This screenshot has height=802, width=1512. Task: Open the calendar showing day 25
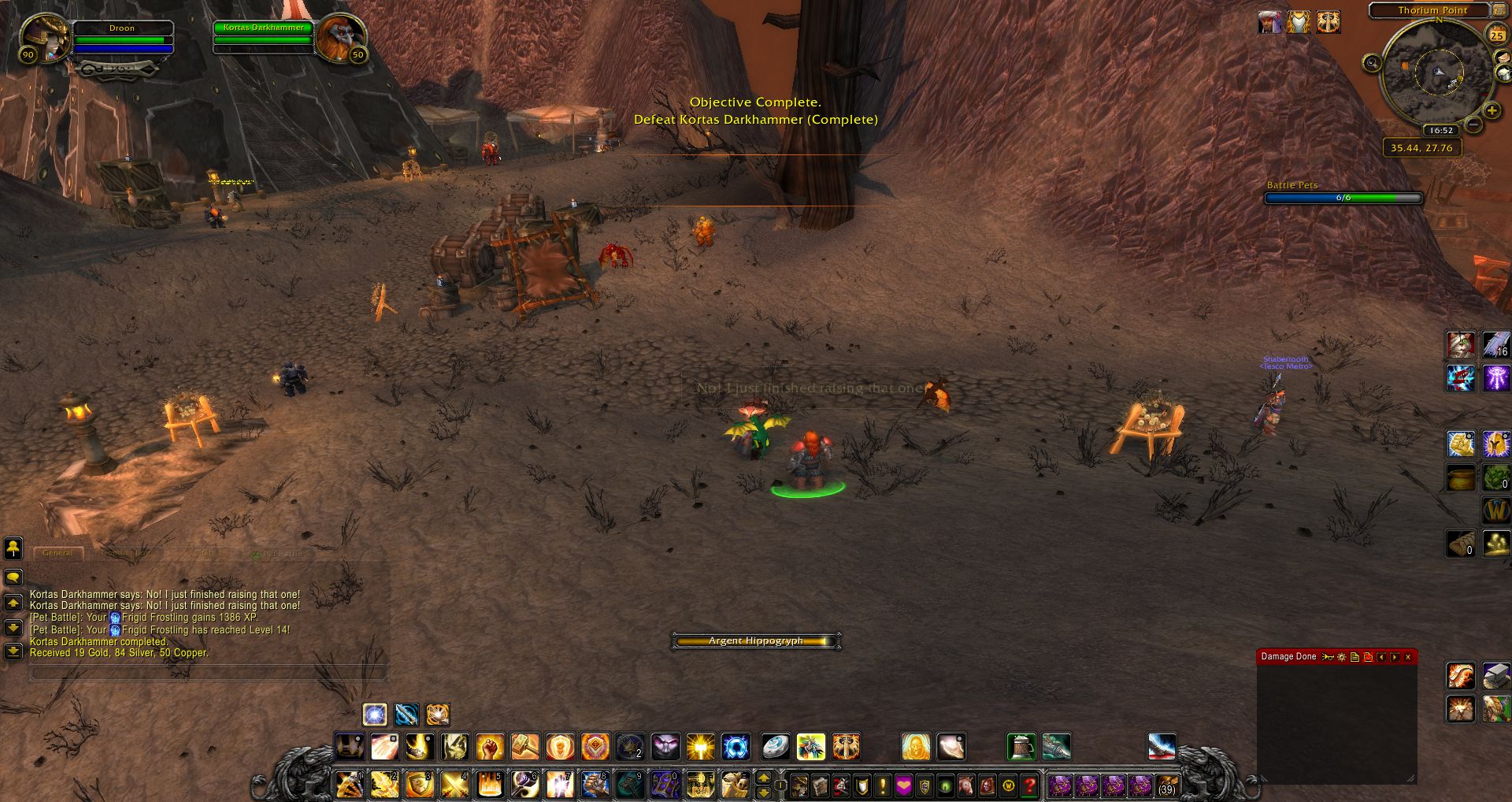1495,35
